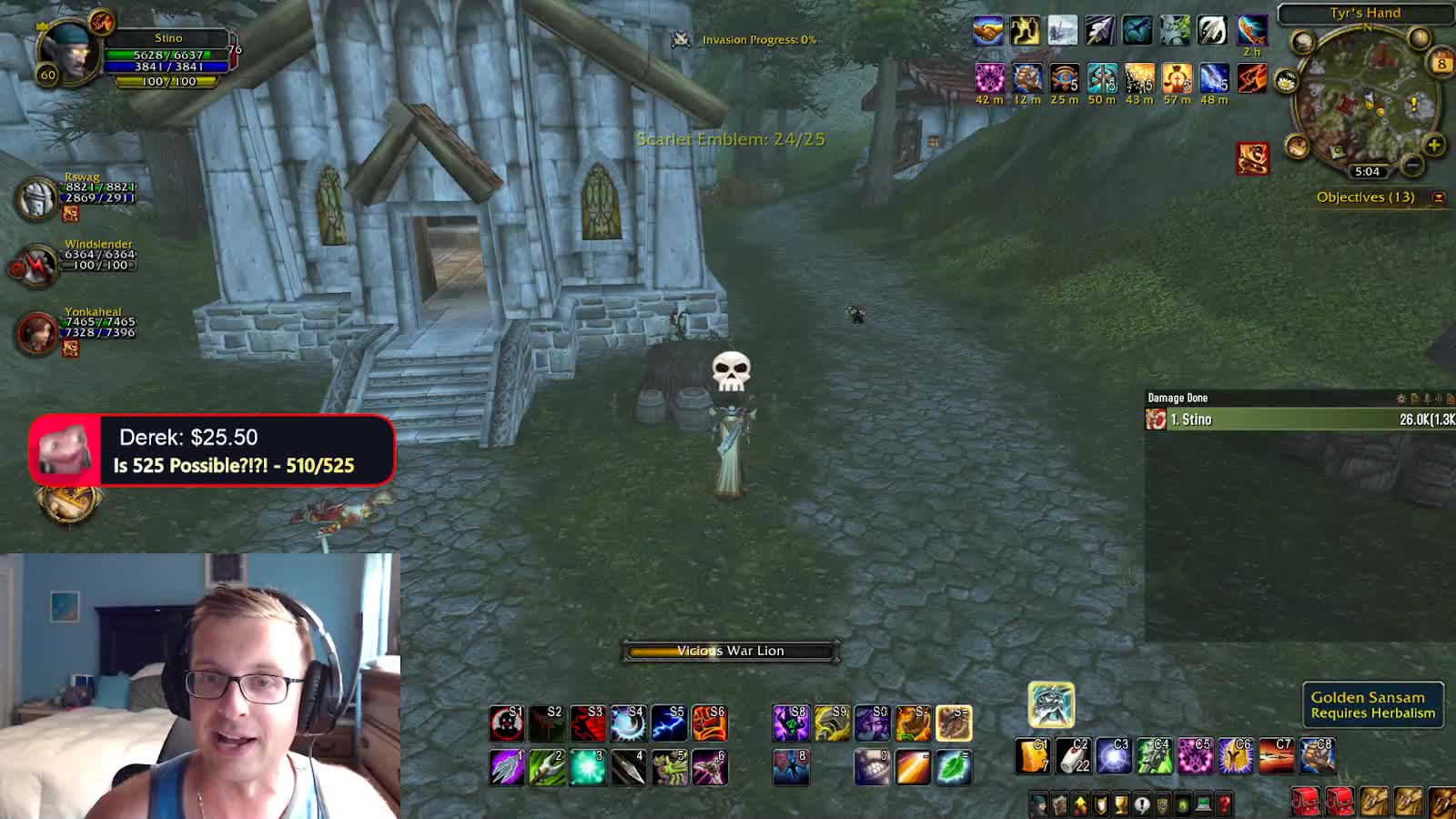Activate the green leaf ability
Screen dimensions: 1456x819
pyautogui.click(x=953, y=767)
